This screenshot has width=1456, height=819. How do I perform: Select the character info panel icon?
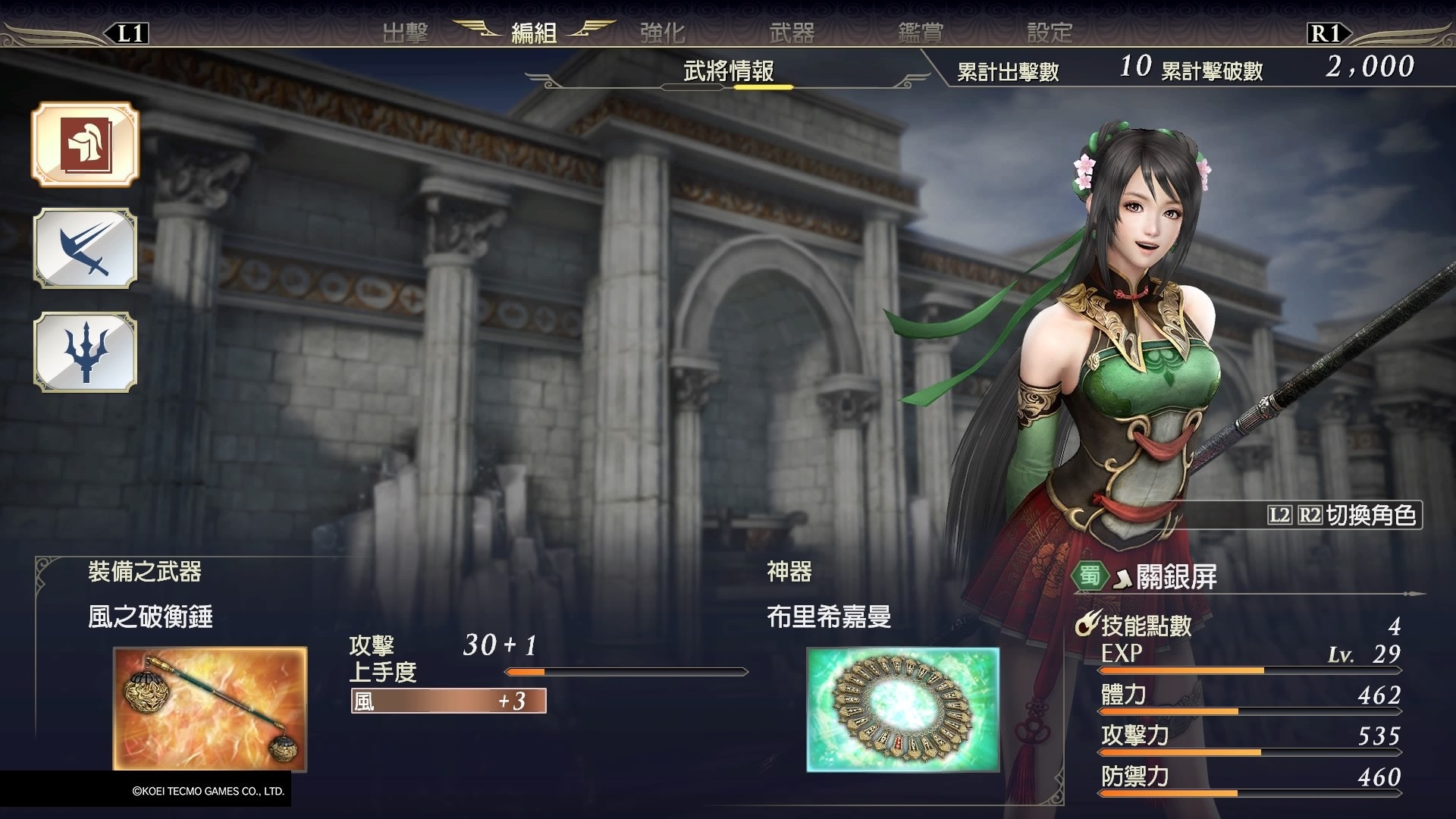[x=85, y=146]
